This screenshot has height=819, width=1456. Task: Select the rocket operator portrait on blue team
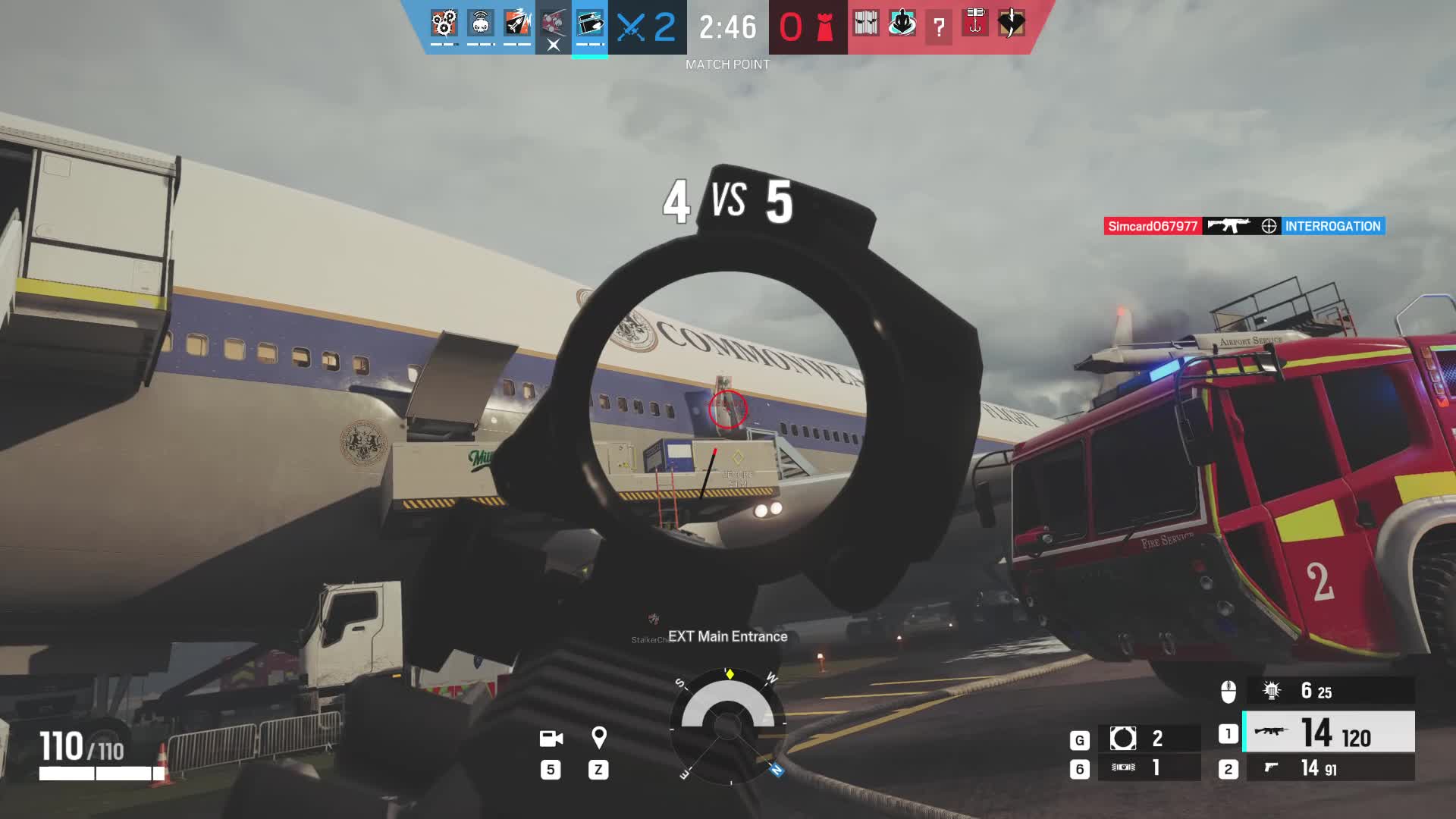click(x=517, y=24)
